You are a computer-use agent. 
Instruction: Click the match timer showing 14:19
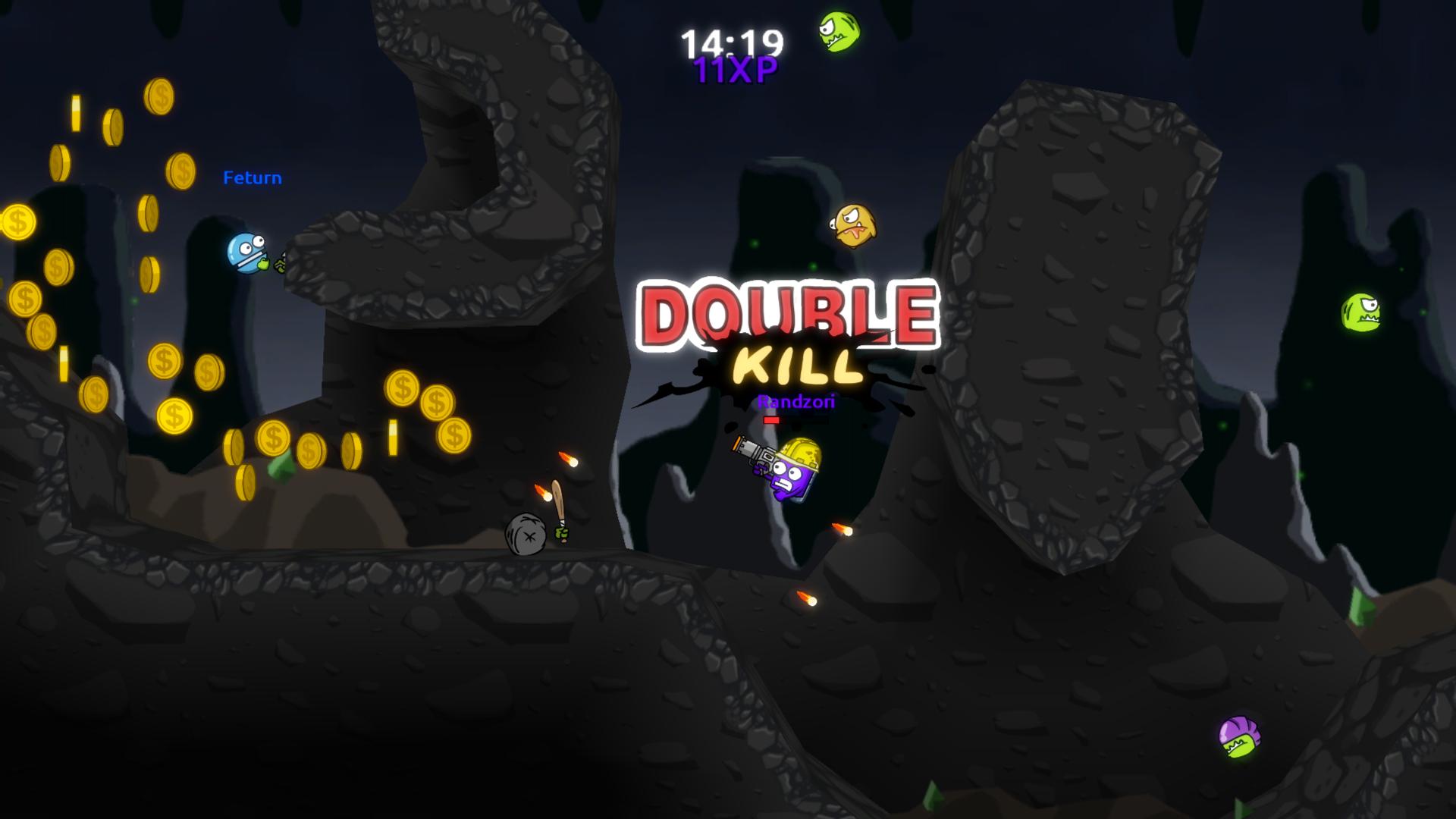pyautogui.click(x=733, y=43)
